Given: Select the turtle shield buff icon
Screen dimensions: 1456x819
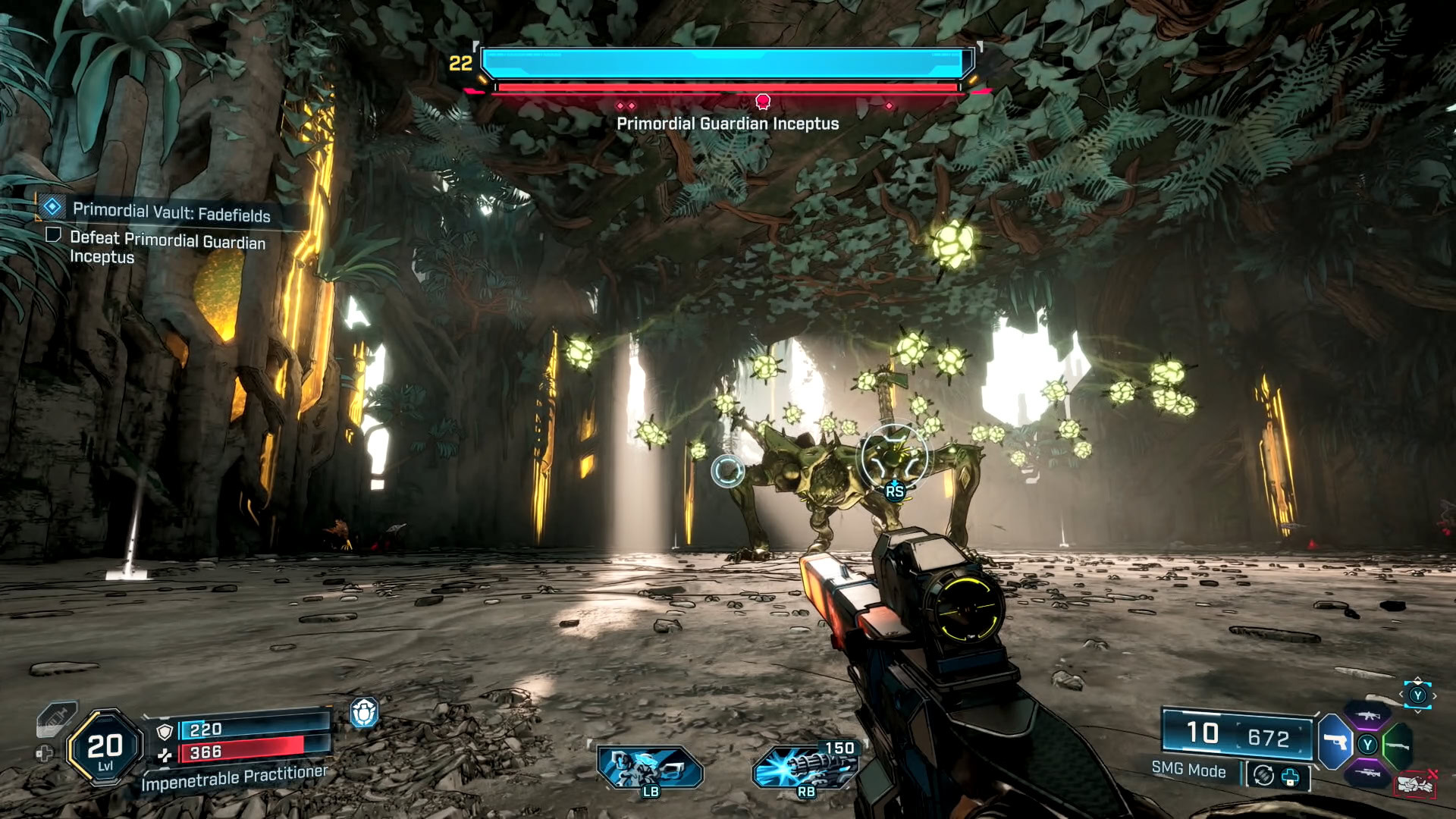Looking at the screenshot, I should coord(364,713).
